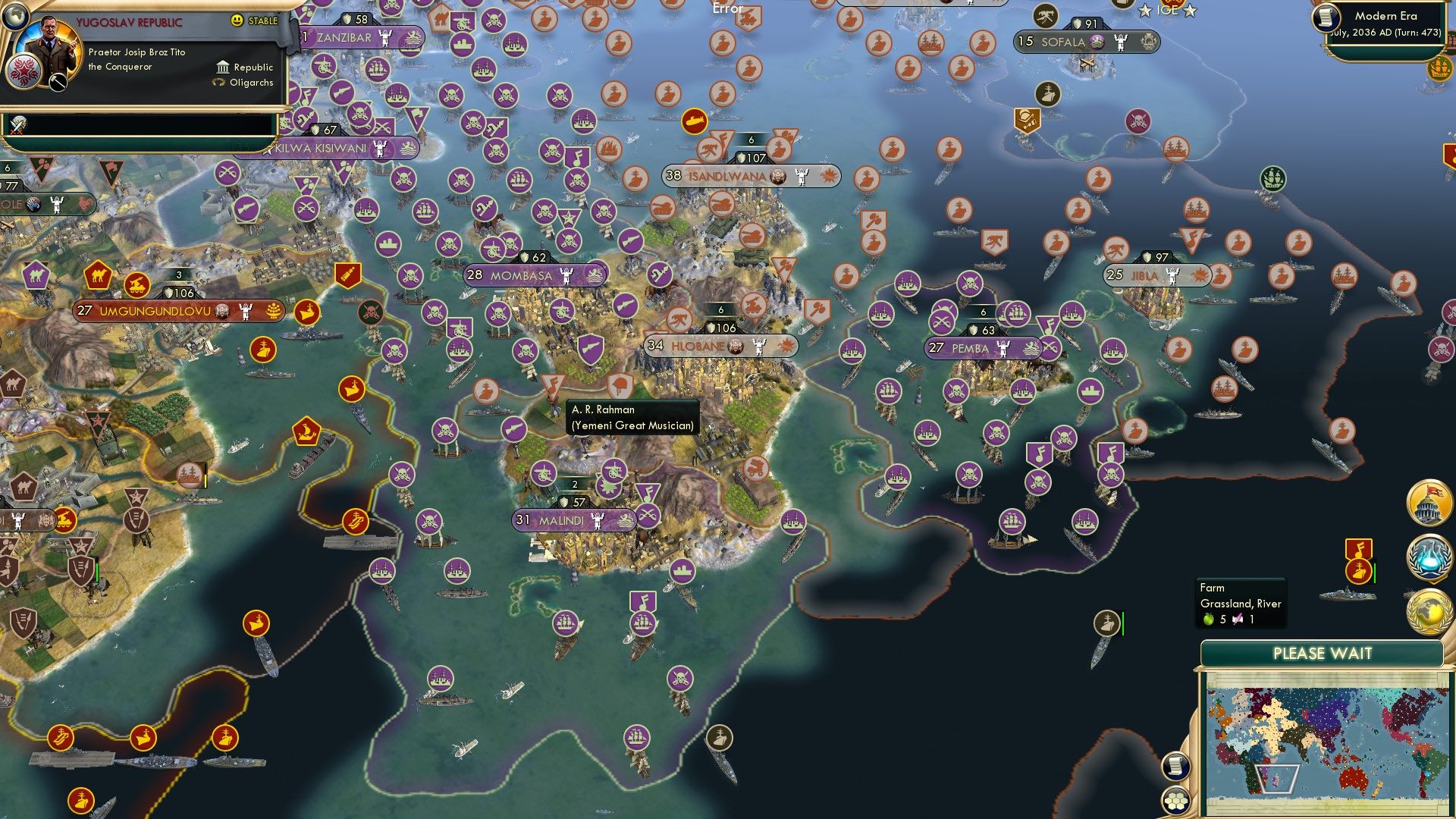Select the Pemba city banner
The image size is (1456, 819).
[970, 348]
